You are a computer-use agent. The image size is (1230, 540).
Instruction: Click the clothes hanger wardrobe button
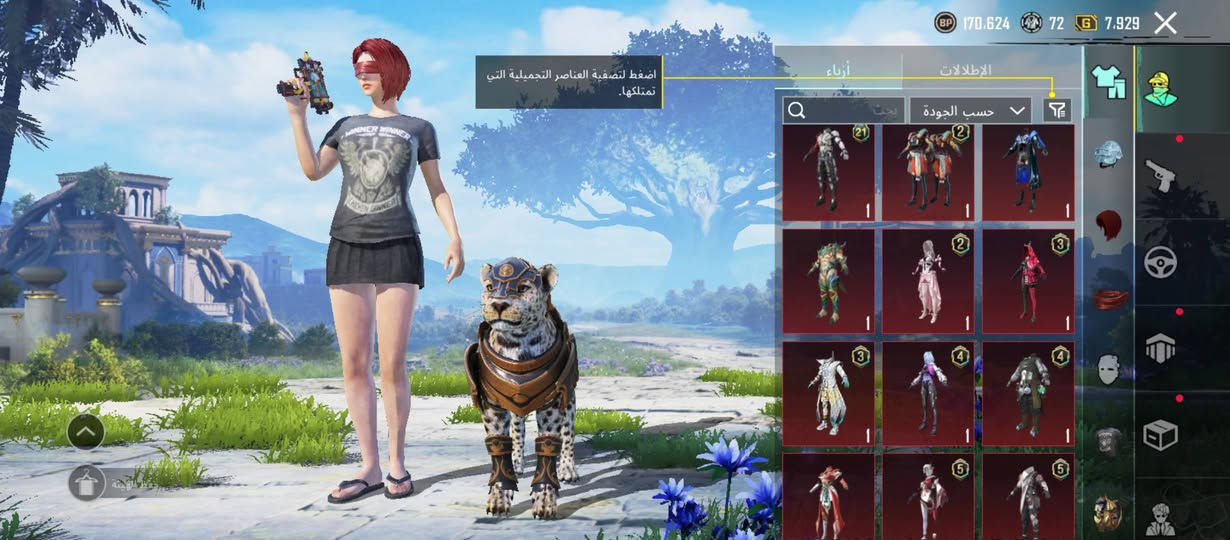pos(87,483)
